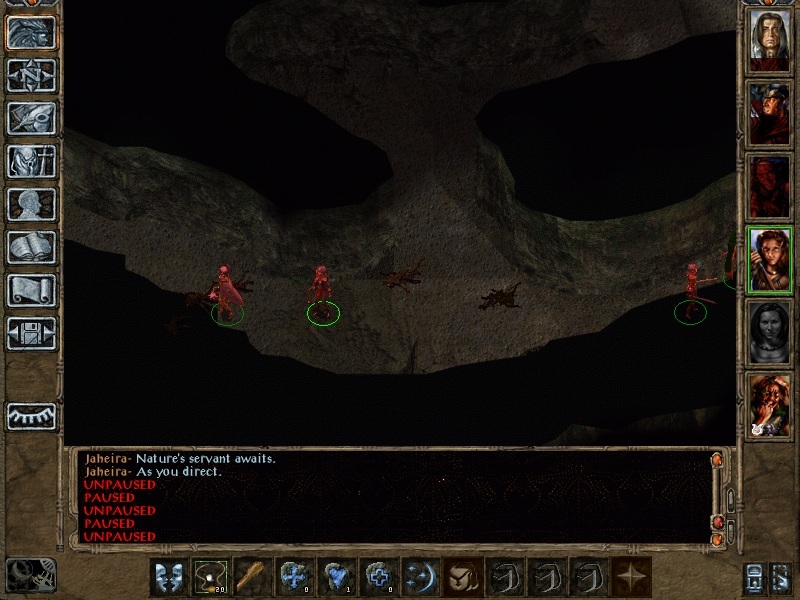The image size is (800, 600).
Task: Open the special abilities star button
Action: click(630, 577)
